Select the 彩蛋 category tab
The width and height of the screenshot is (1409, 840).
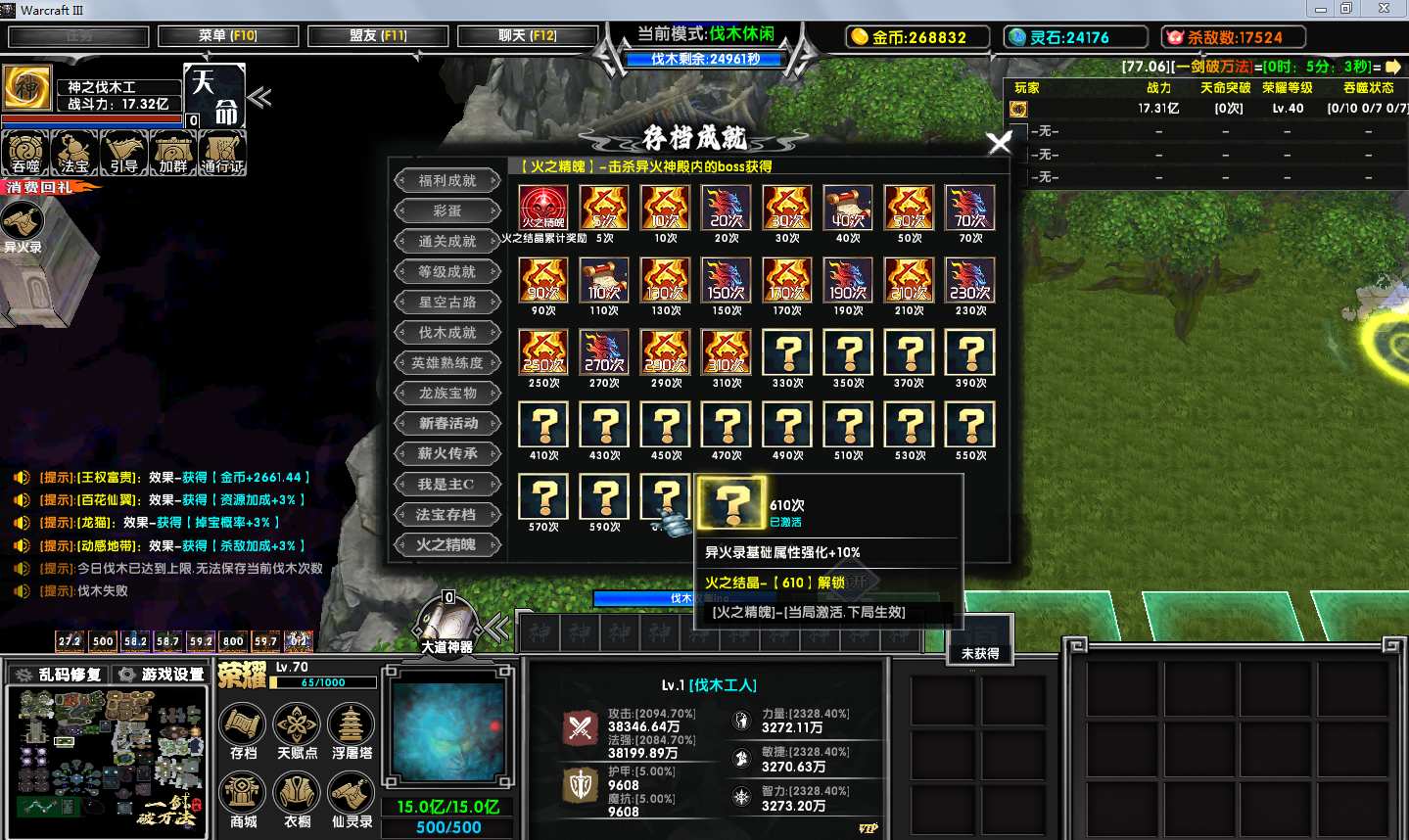click(447, 211)
